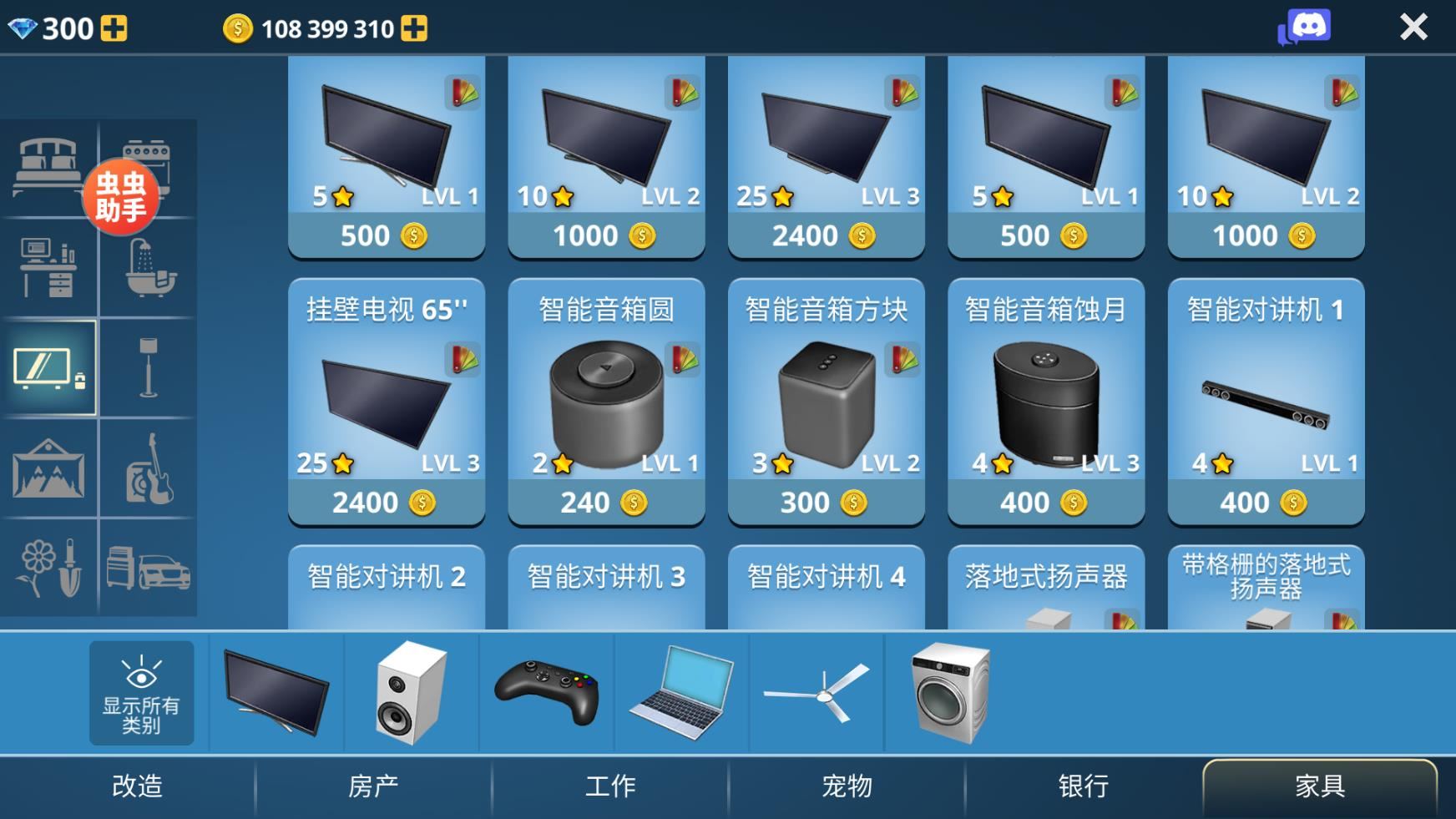This screenshot has width=1456, height=819.
Task: Open the laptop subcategory filter
Action: point(683,691)
